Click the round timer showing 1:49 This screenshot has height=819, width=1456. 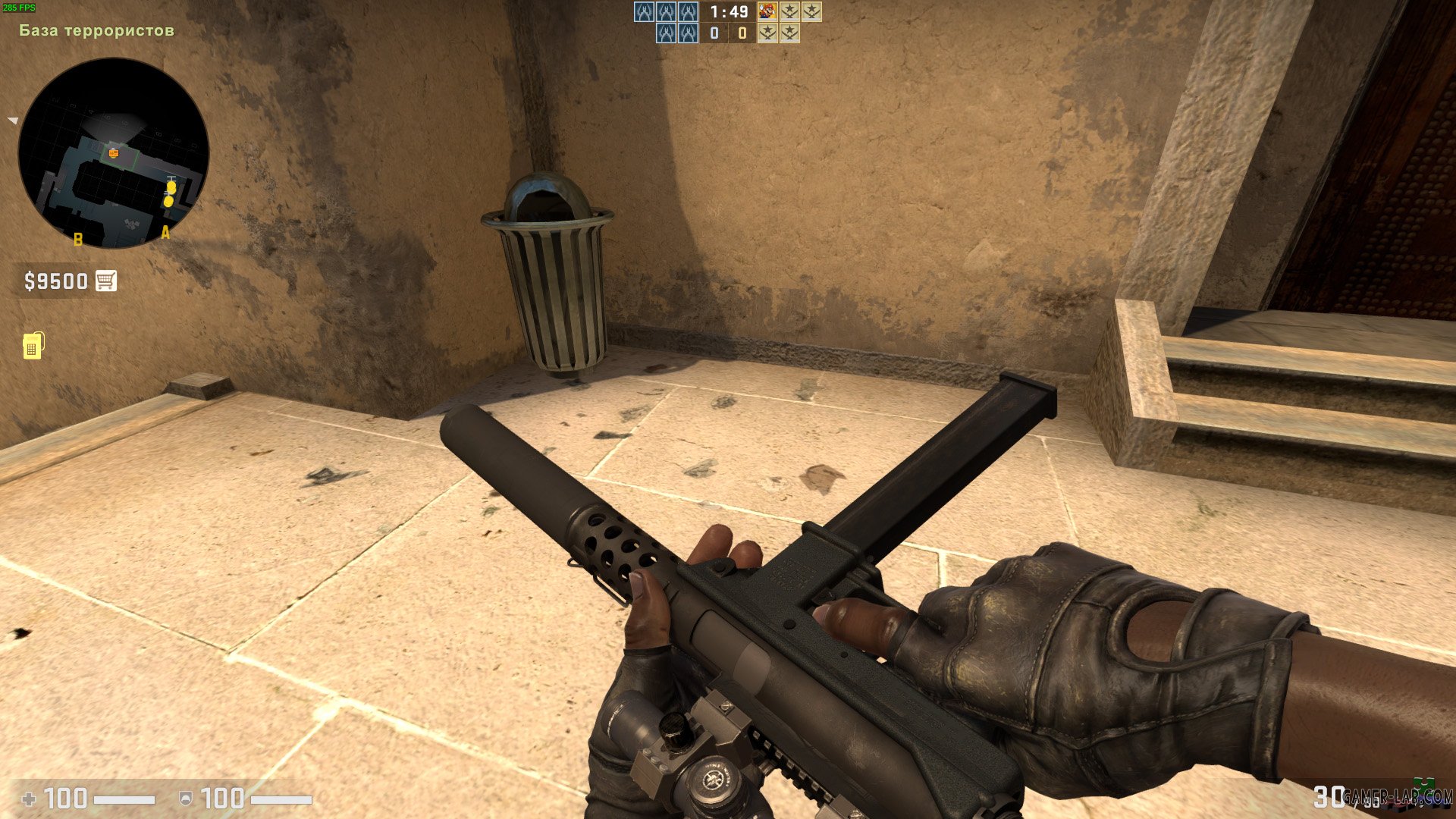point(729,13)
